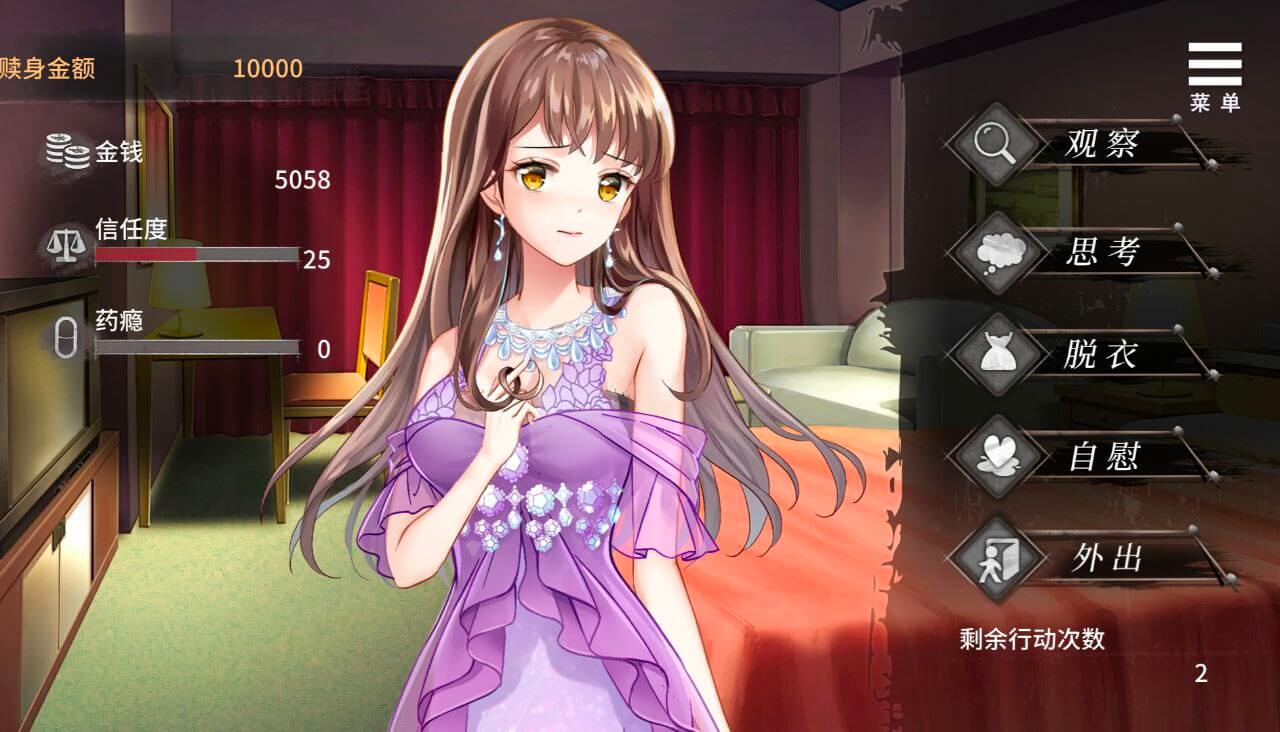Choose the 观察 (observe) action
Viewport: 1280px width, 732px height.
tap(1100, 147)
